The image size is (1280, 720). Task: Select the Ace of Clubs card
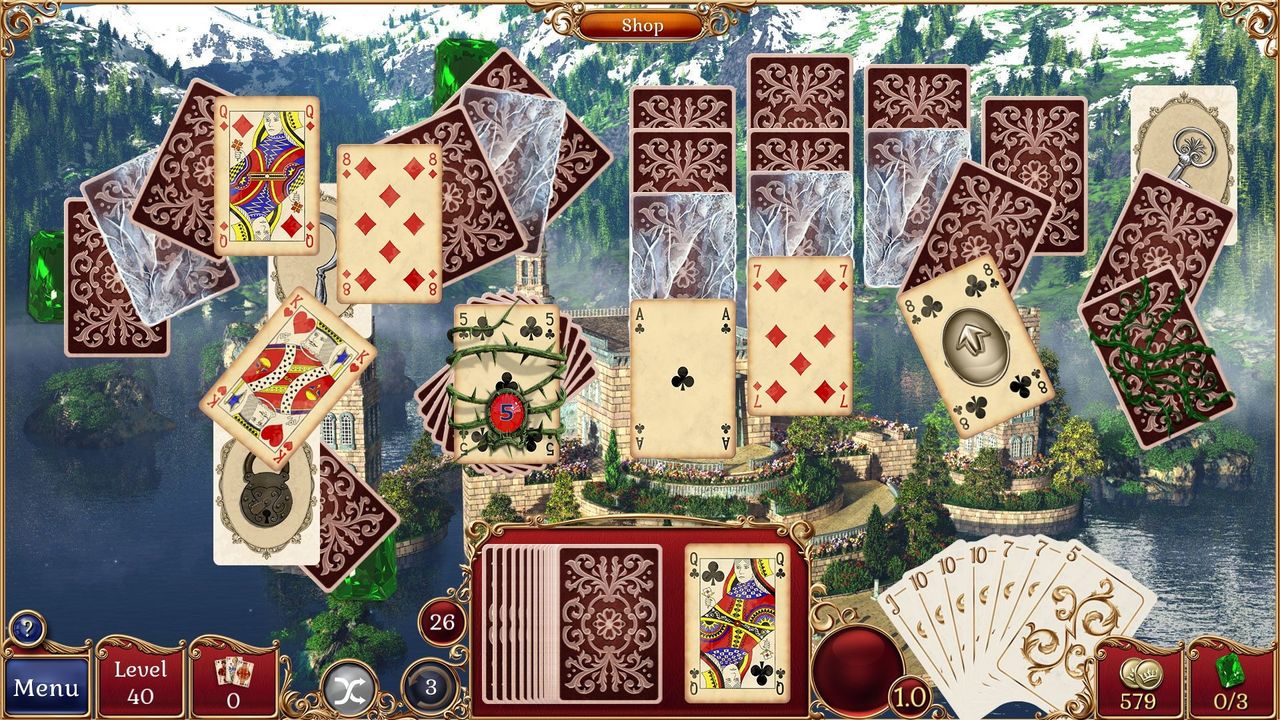680,380
